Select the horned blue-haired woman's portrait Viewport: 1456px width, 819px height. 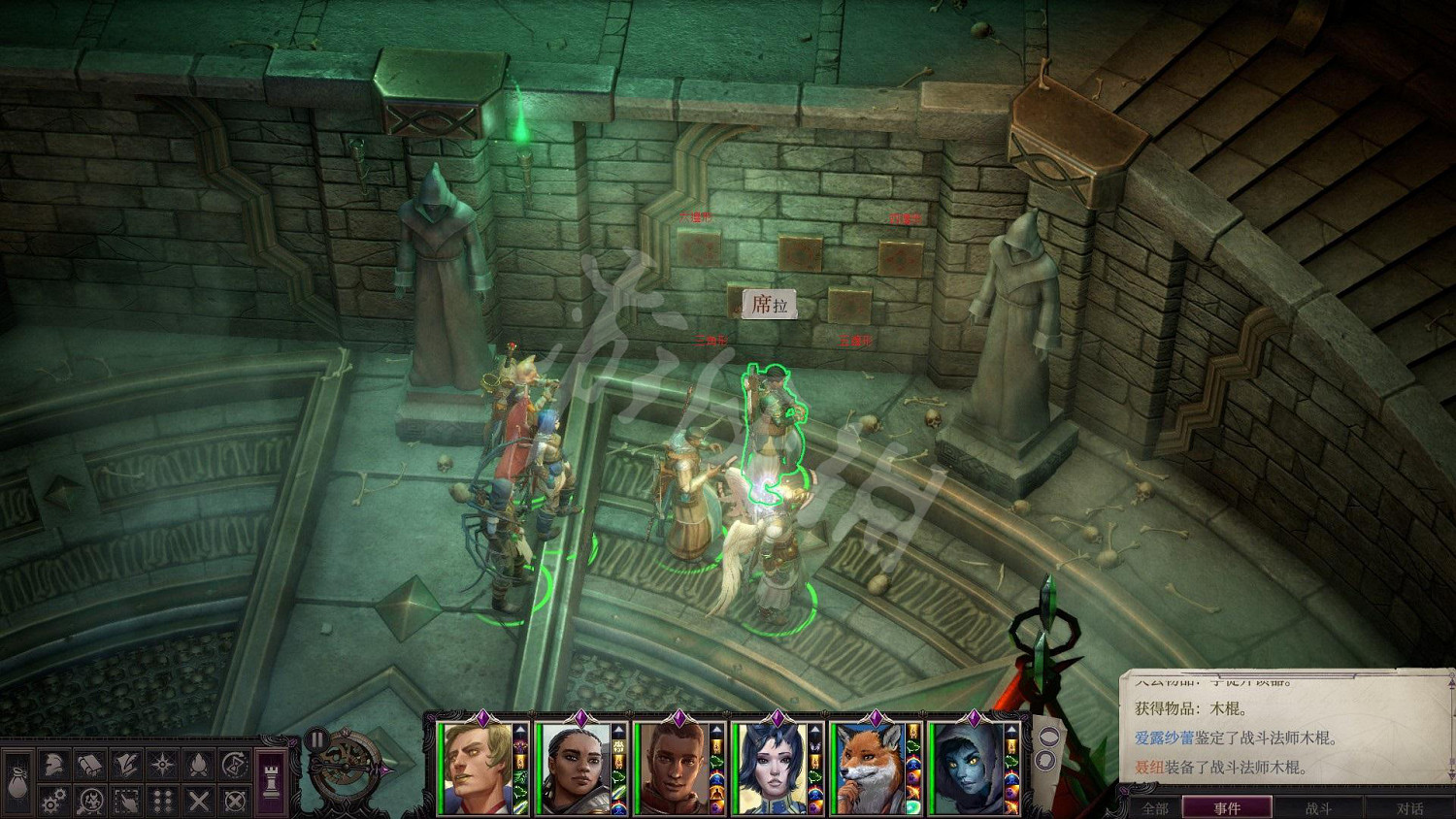[772, 769]
